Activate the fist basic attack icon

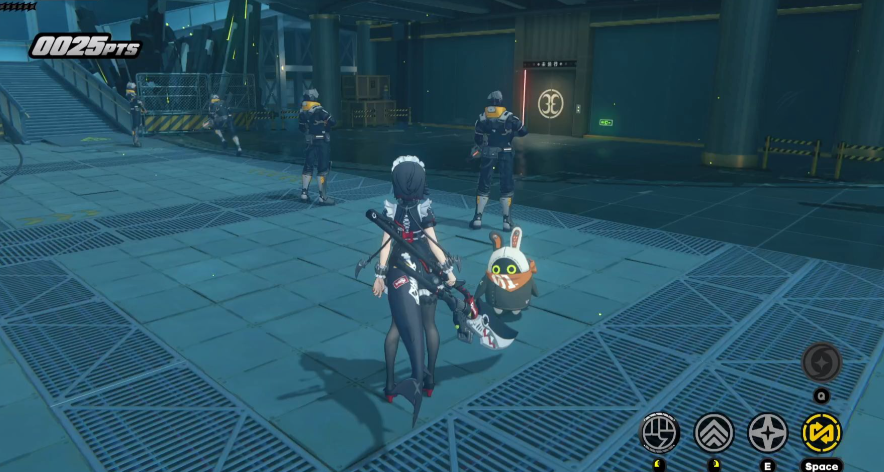(x=660, y=432)
